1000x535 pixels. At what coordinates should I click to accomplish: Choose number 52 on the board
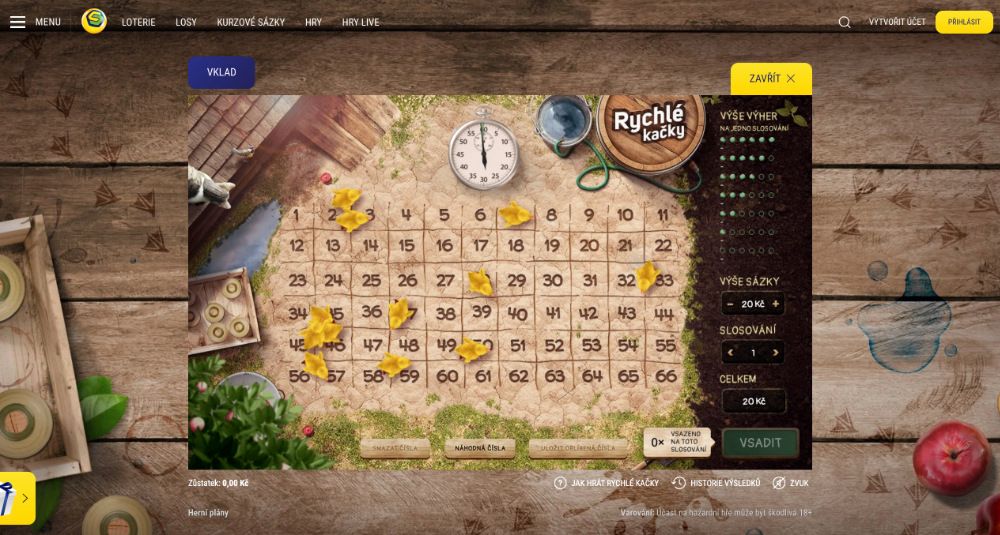pos(554,346)
